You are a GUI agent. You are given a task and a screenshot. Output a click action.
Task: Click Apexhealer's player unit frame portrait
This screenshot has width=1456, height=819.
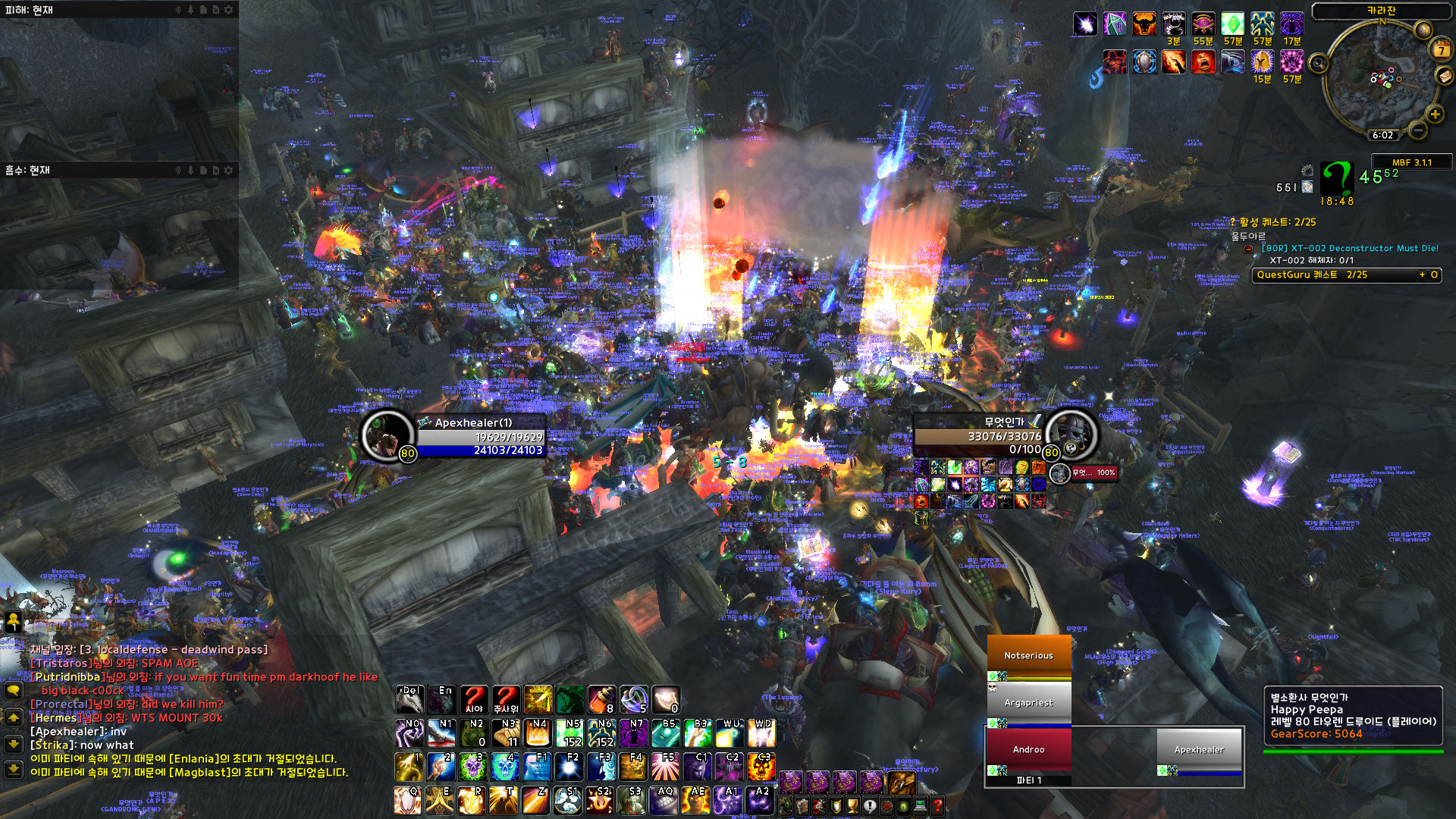tap(387, 435)
